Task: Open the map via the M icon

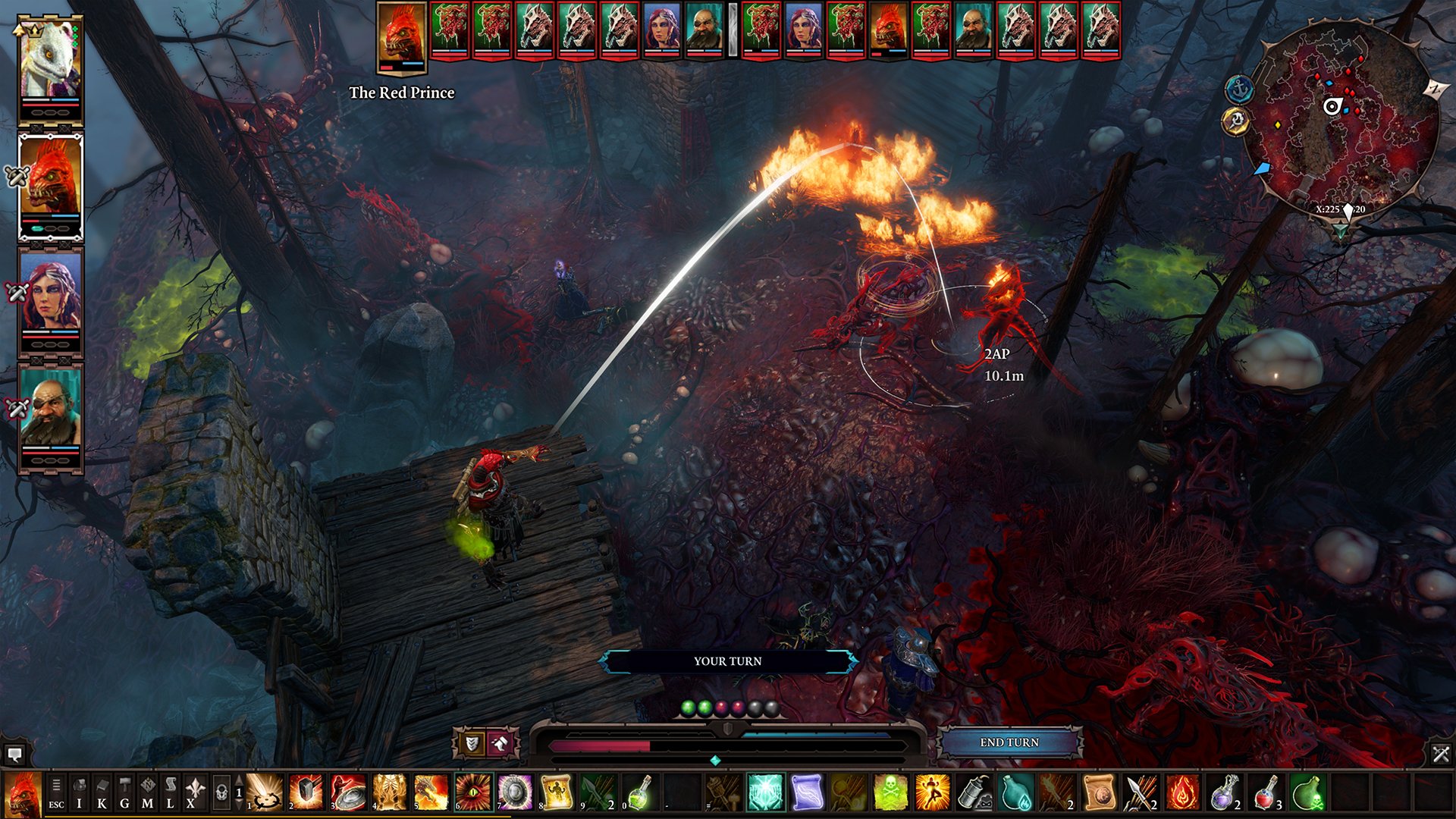Action: [x=148, y=792]
